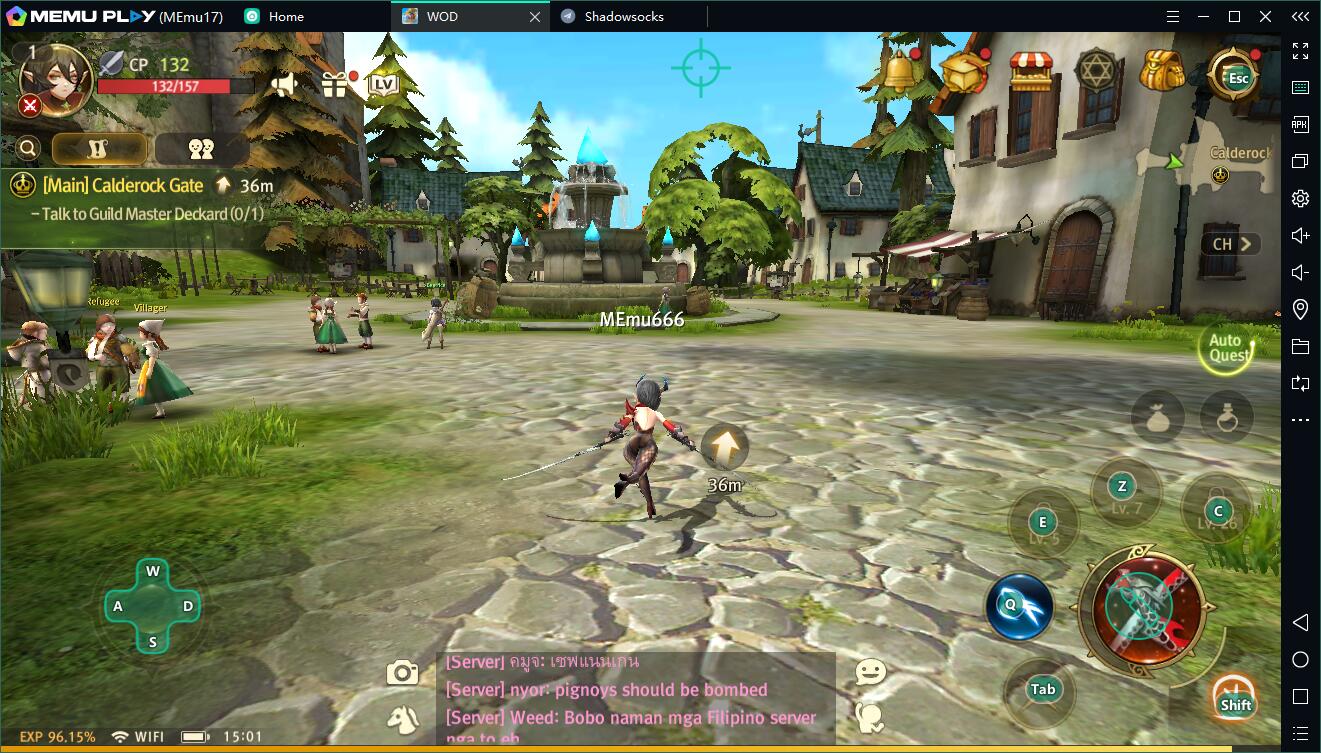
Task: Open the golden bell notifications
Action: [x=900, y=71]
